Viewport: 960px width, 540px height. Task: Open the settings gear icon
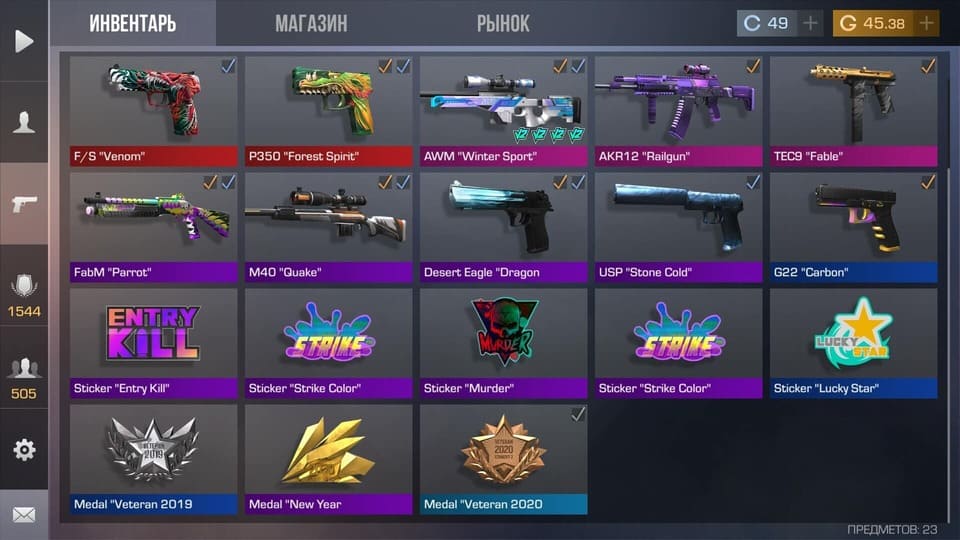[24, 450]
